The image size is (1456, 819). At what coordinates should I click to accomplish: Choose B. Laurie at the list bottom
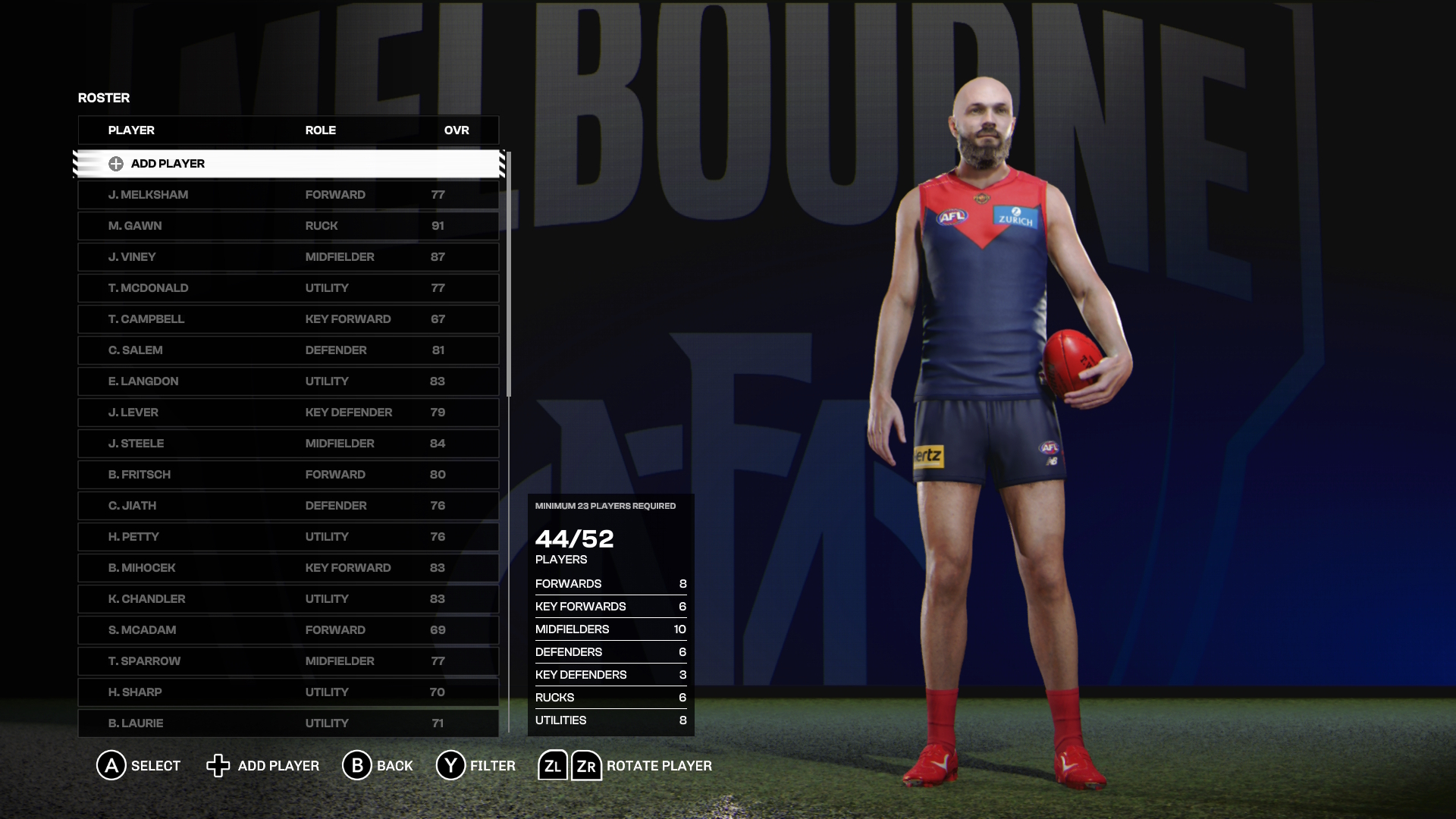[x=288, y=723]
